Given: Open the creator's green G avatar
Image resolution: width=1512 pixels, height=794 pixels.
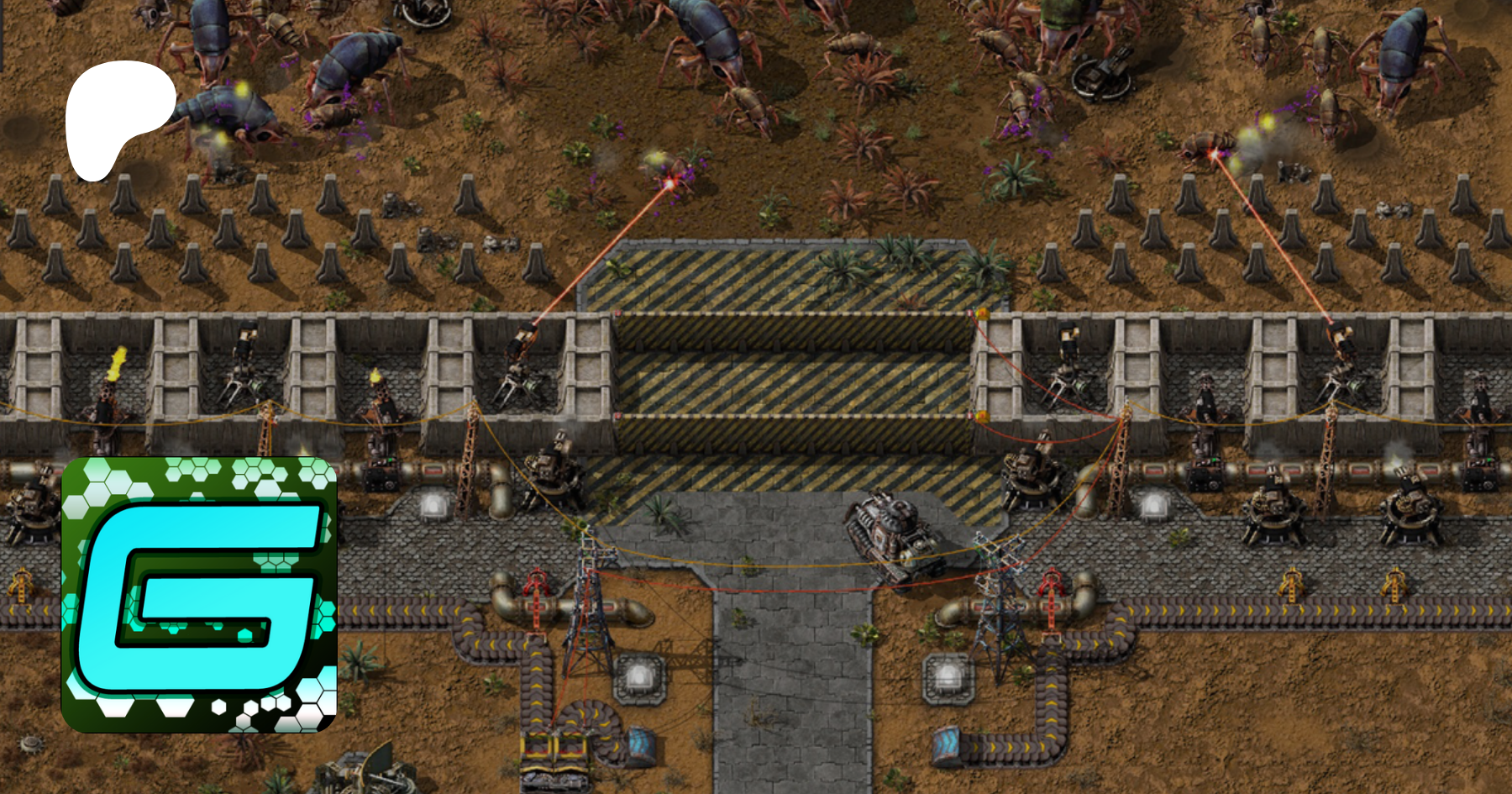Looking at the screenshot, I should [x=199, y=594].
